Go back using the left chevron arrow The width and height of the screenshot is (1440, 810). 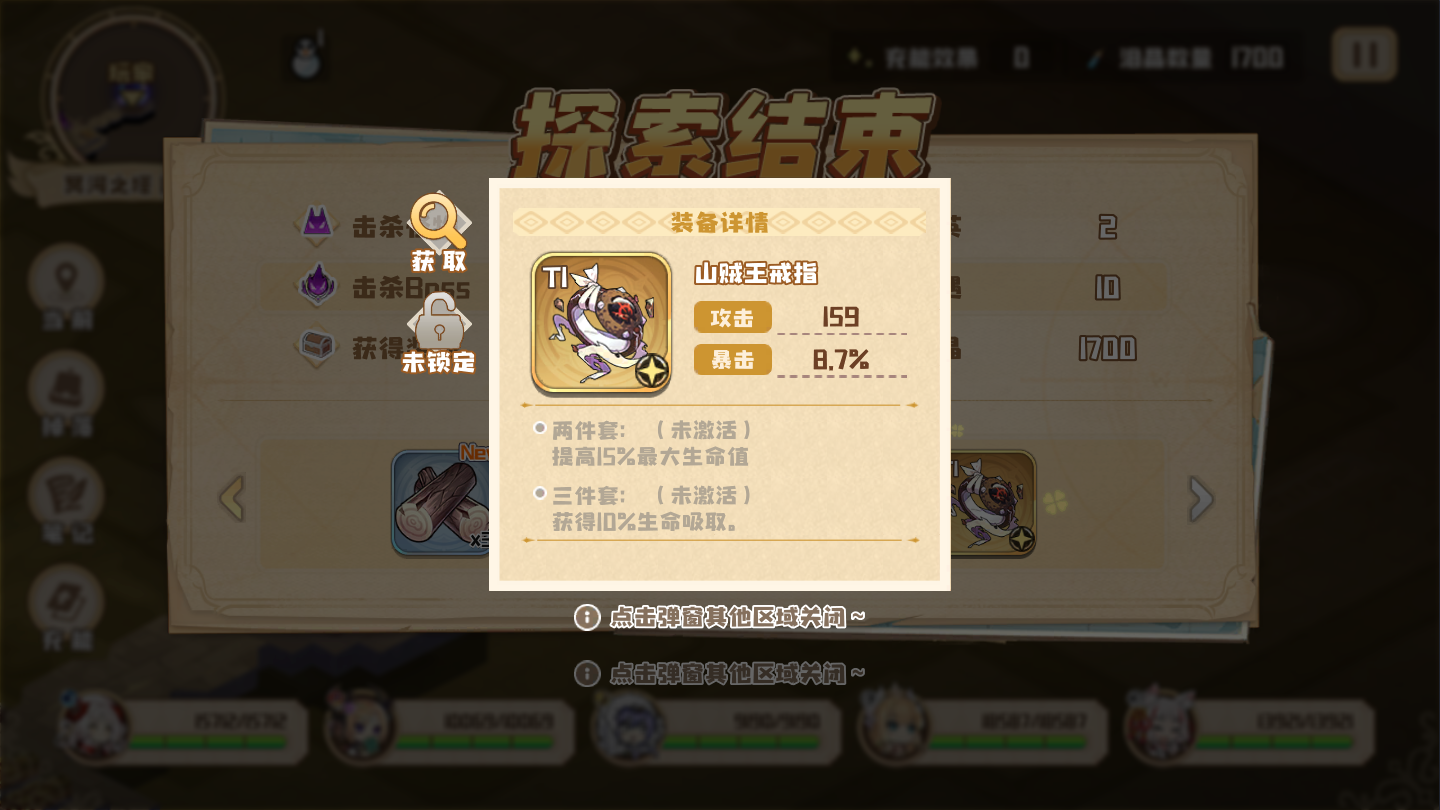pyautogui.click(x=234, y=499)
